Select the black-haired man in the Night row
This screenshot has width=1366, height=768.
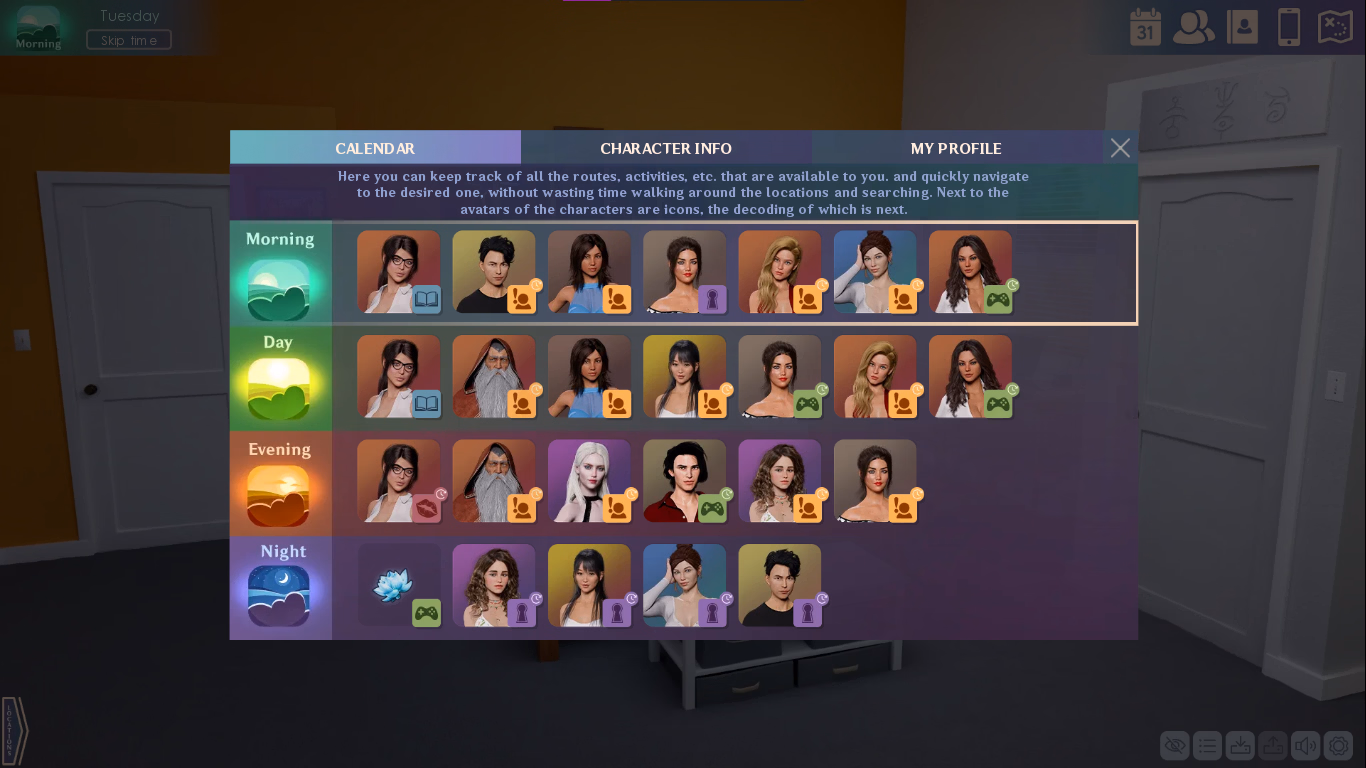(779, 585)
